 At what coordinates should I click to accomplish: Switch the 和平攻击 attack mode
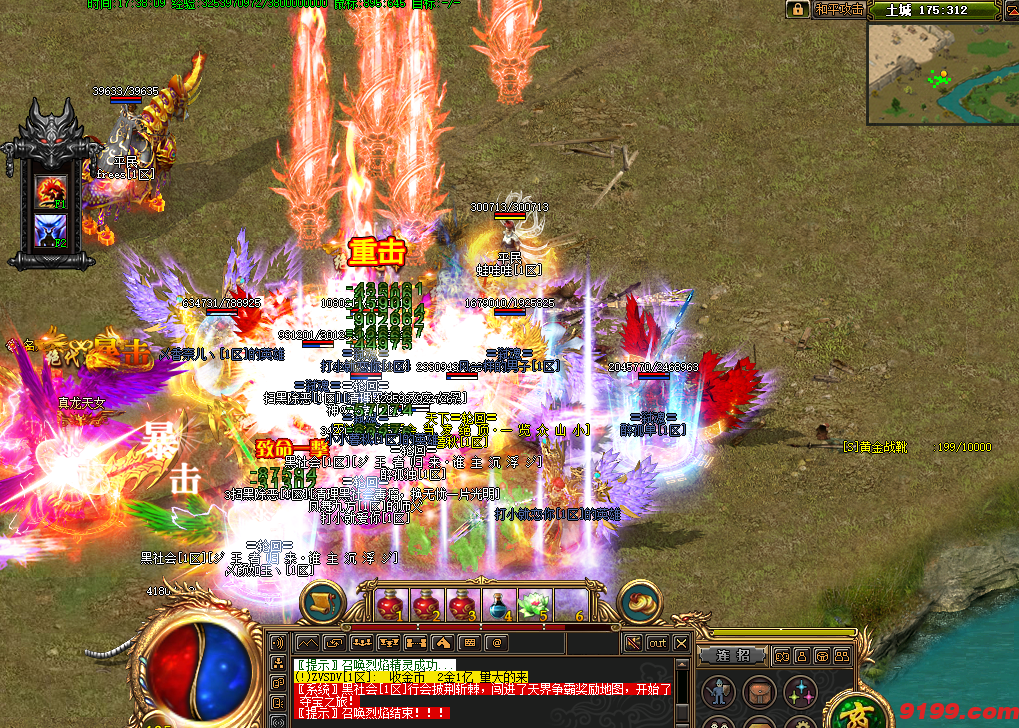[x=839, y=9]
